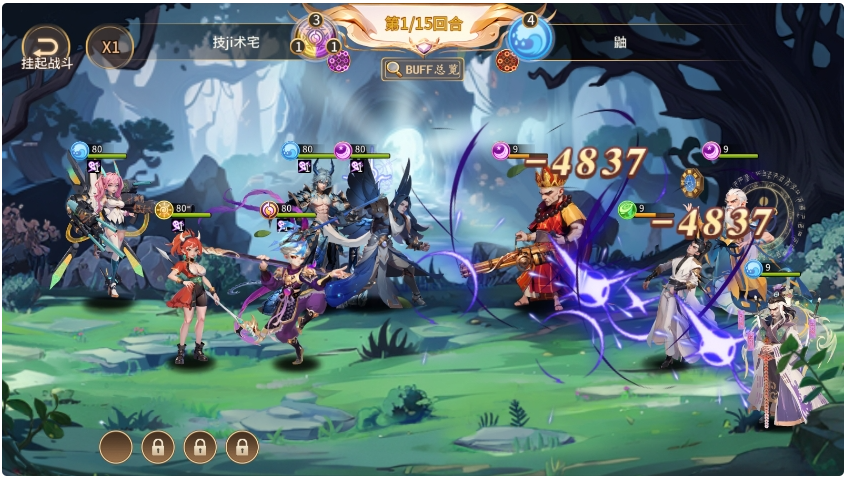This screenshot has width=844, height=477.
Task: Select the blue spirit orb icon
Action: point(530,38)
